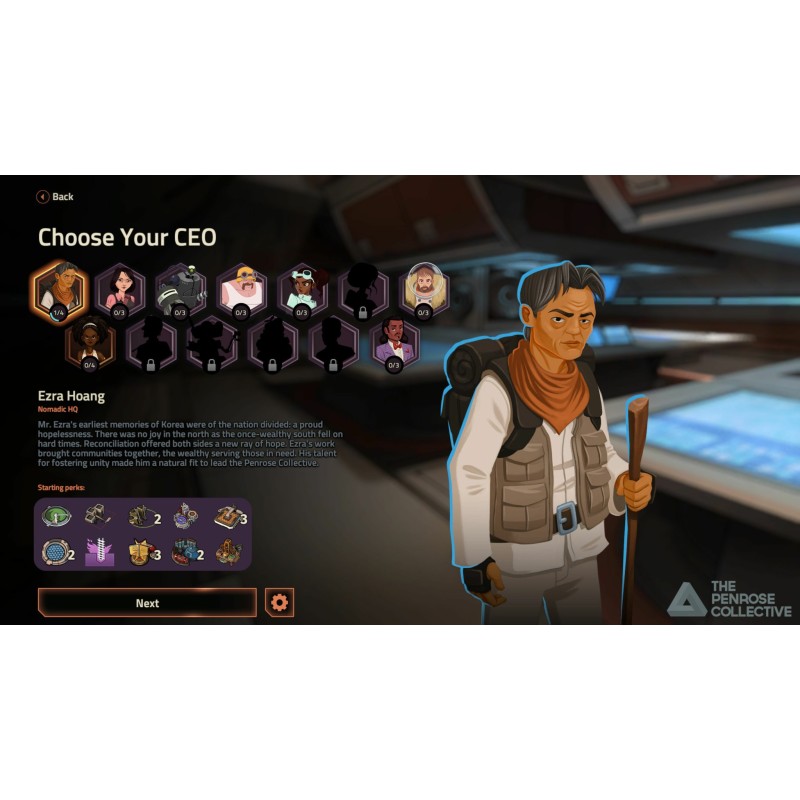This screenshot has width=800, height=800.
Task: Choose the curly-haired woman with goggles CEO
Action: [303, 288]
